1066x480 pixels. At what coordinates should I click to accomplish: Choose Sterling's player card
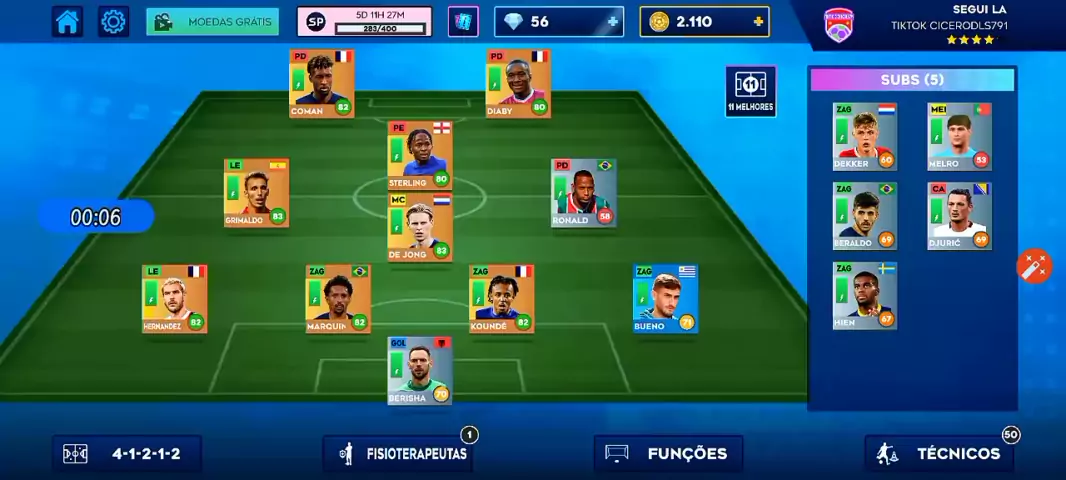click(x=420, y=156)
